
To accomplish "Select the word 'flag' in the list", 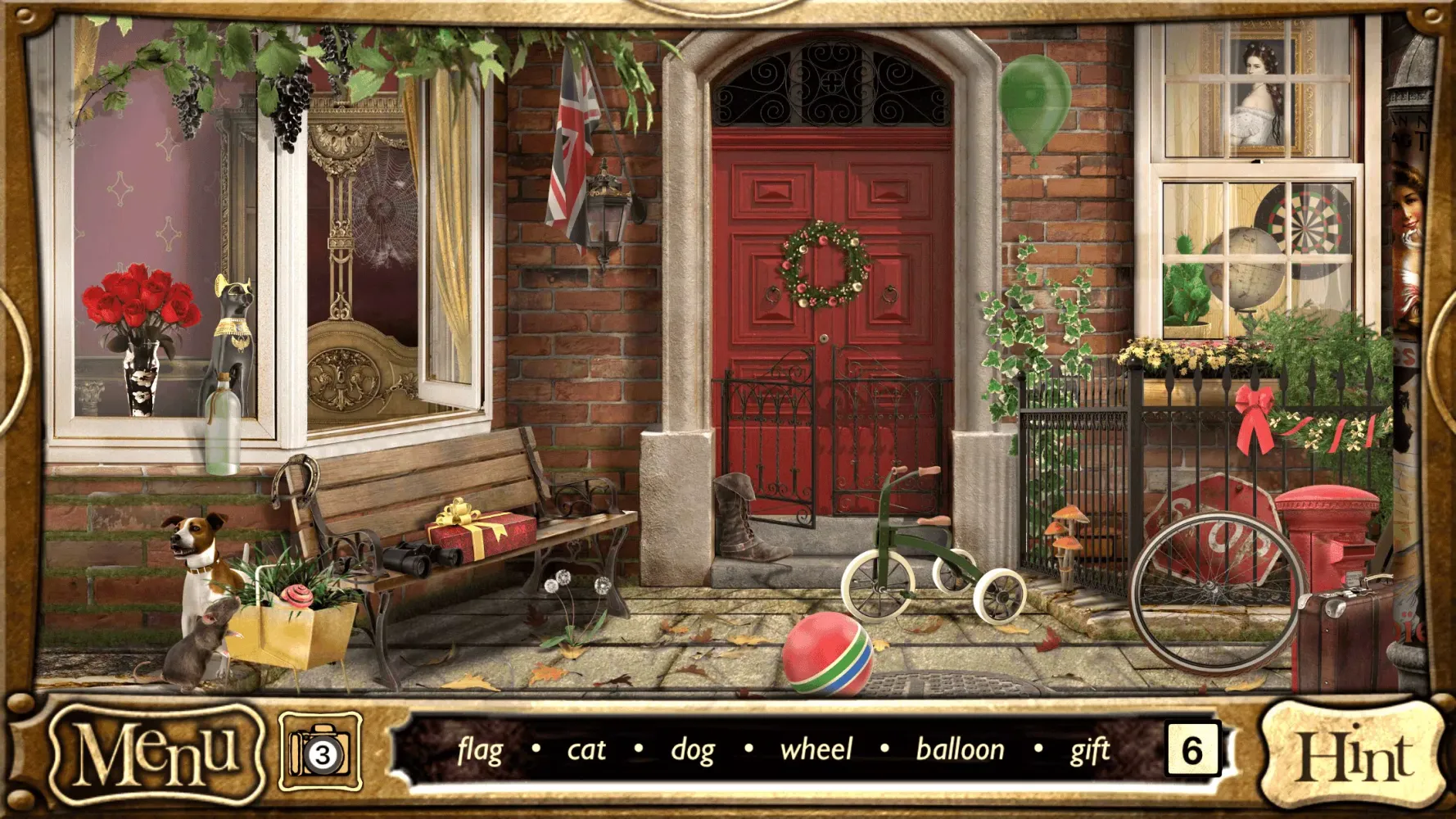I will pos(482,749).
